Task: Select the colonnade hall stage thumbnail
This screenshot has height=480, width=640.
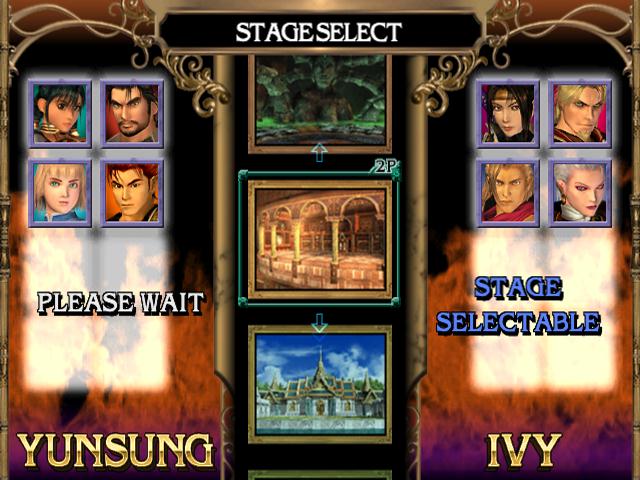Action: [x=319, y=238]
